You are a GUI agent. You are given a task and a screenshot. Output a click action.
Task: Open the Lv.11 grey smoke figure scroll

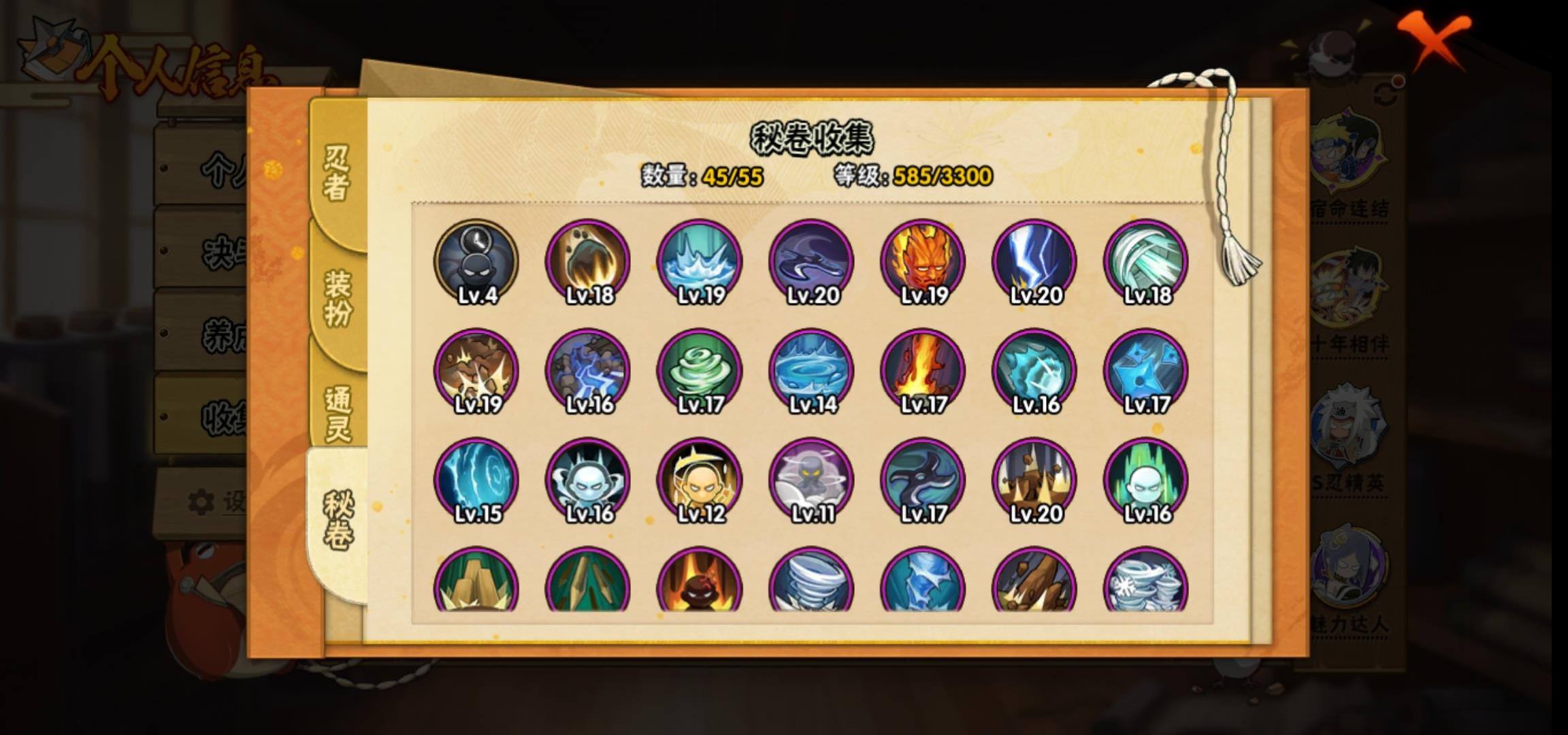click(x=811, y=480)
